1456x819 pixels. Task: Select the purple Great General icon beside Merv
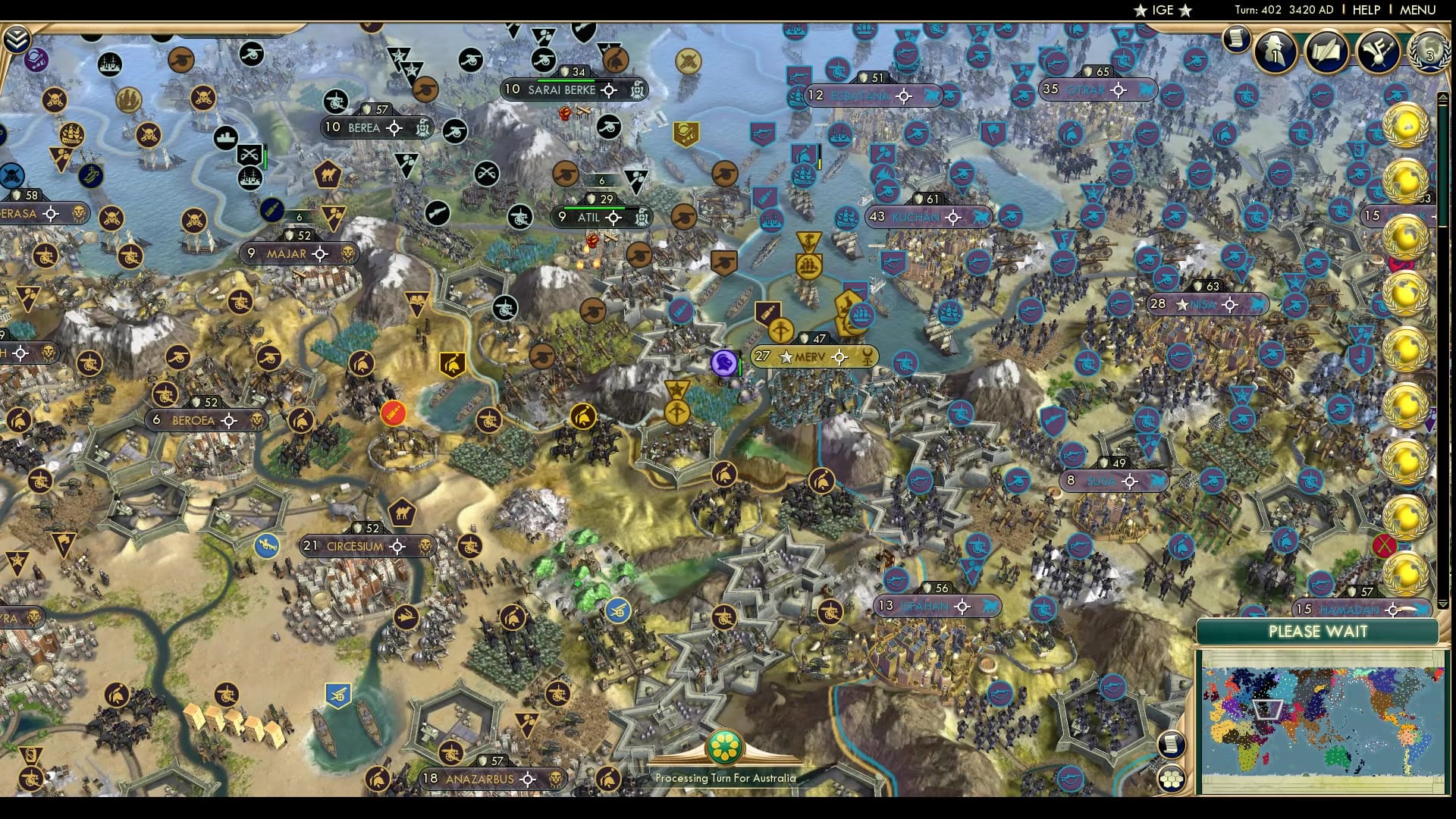click(725, 362)
